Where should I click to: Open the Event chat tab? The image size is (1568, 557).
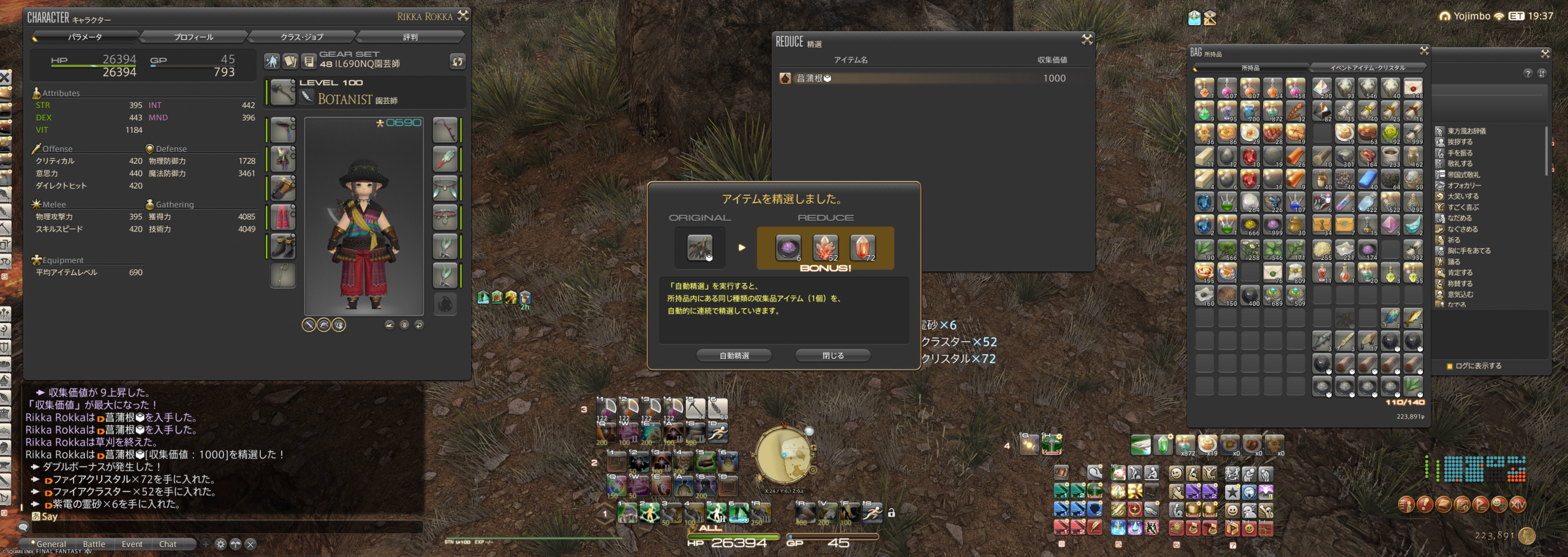point(132,544)
